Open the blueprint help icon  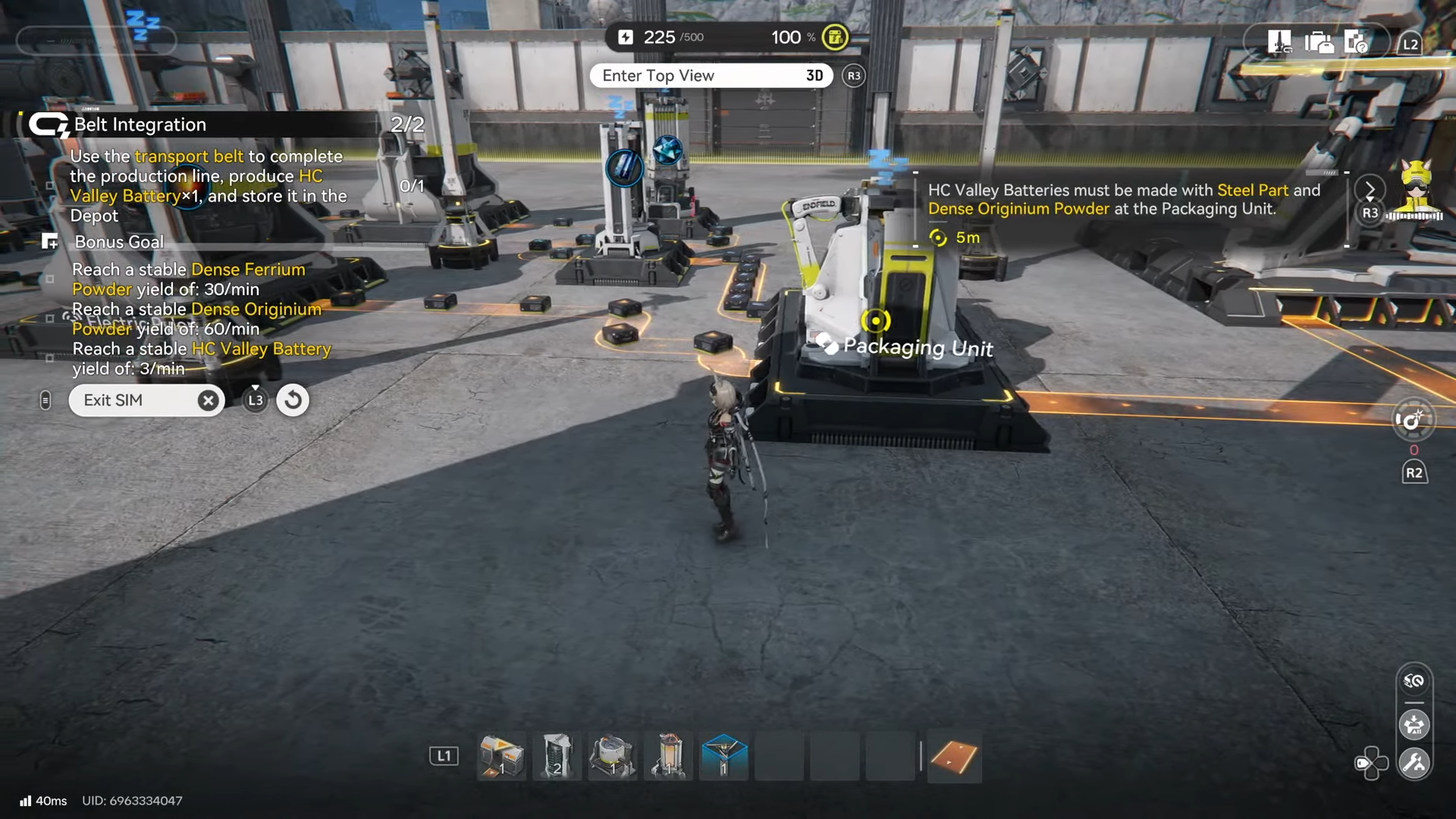click(x=1356, y=42)
